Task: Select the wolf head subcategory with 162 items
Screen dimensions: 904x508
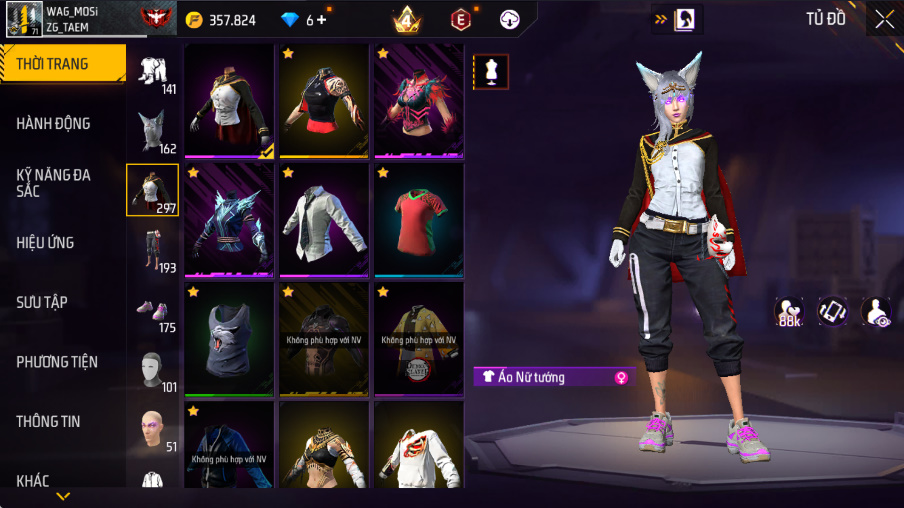Action: point(152,131)
